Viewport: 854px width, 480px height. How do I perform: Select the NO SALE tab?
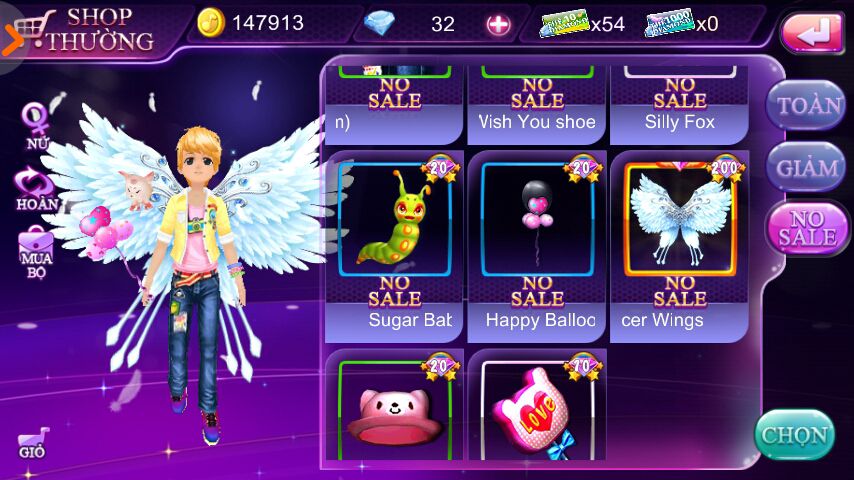pos(806,228)
